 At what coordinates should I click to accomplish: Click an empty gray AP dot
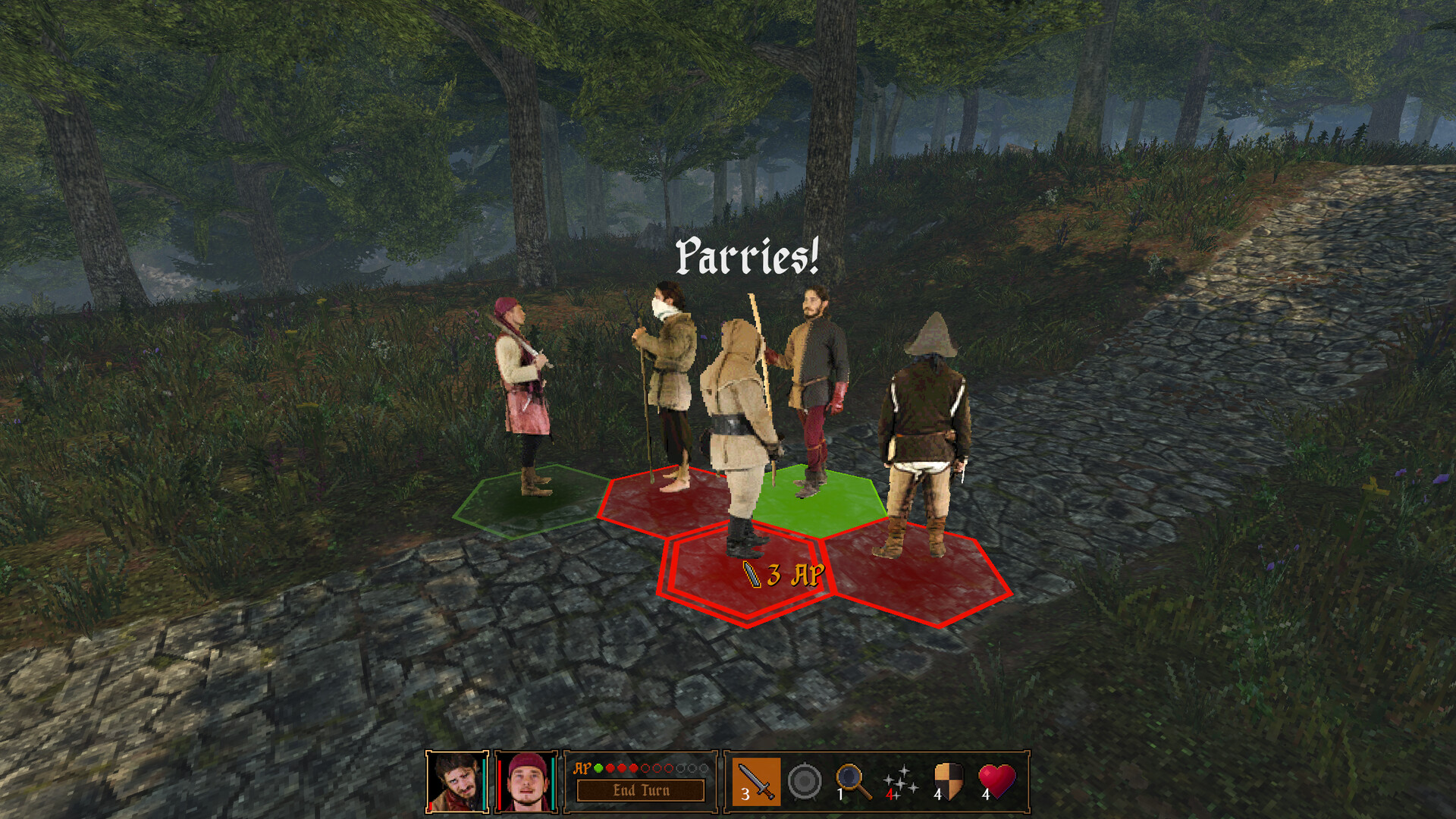pyautogui.click(x=681, y=768)
